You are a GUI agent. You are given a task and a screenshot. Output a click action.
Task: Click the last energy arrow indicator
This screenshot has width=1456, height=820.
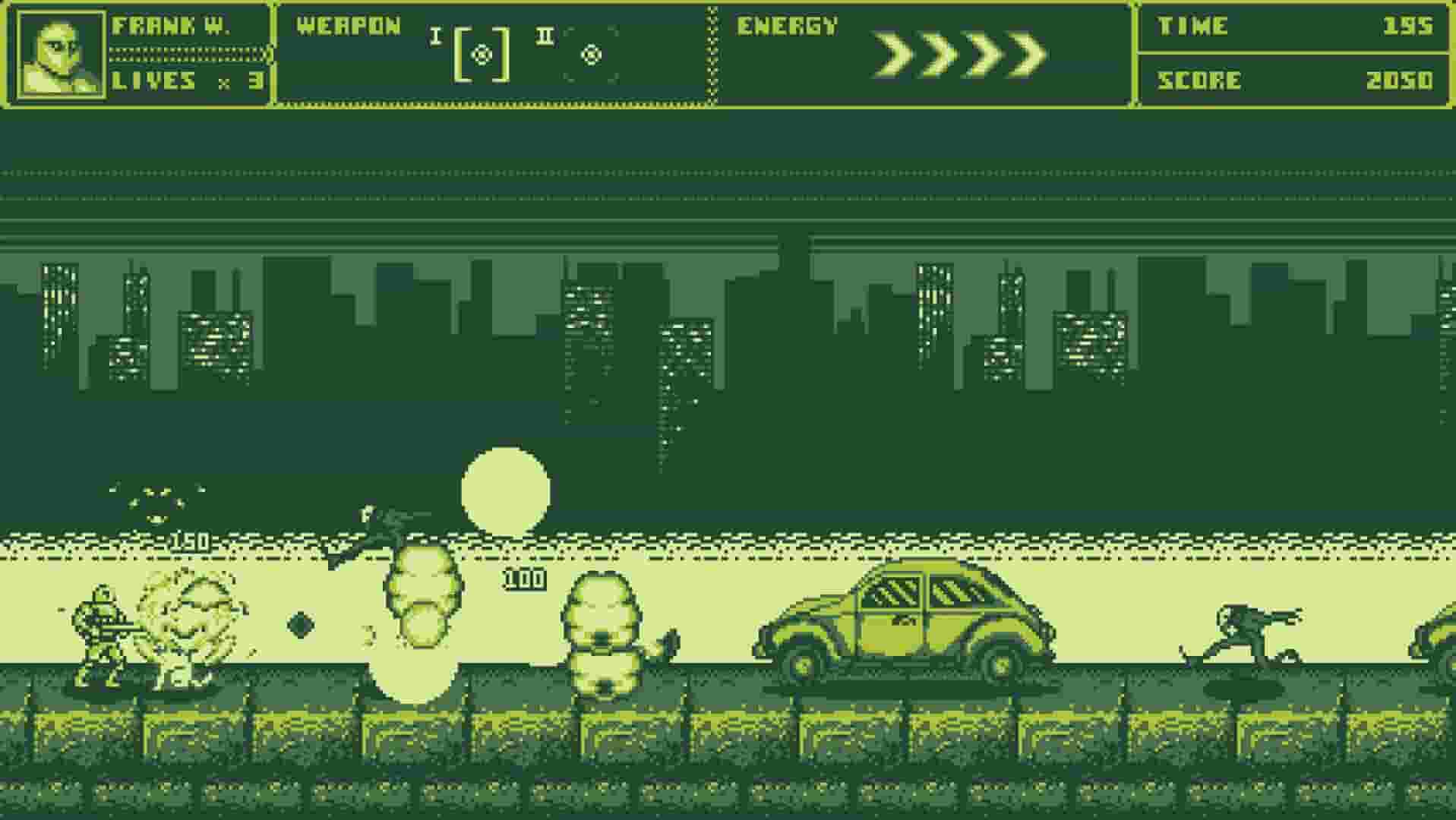1025,53
